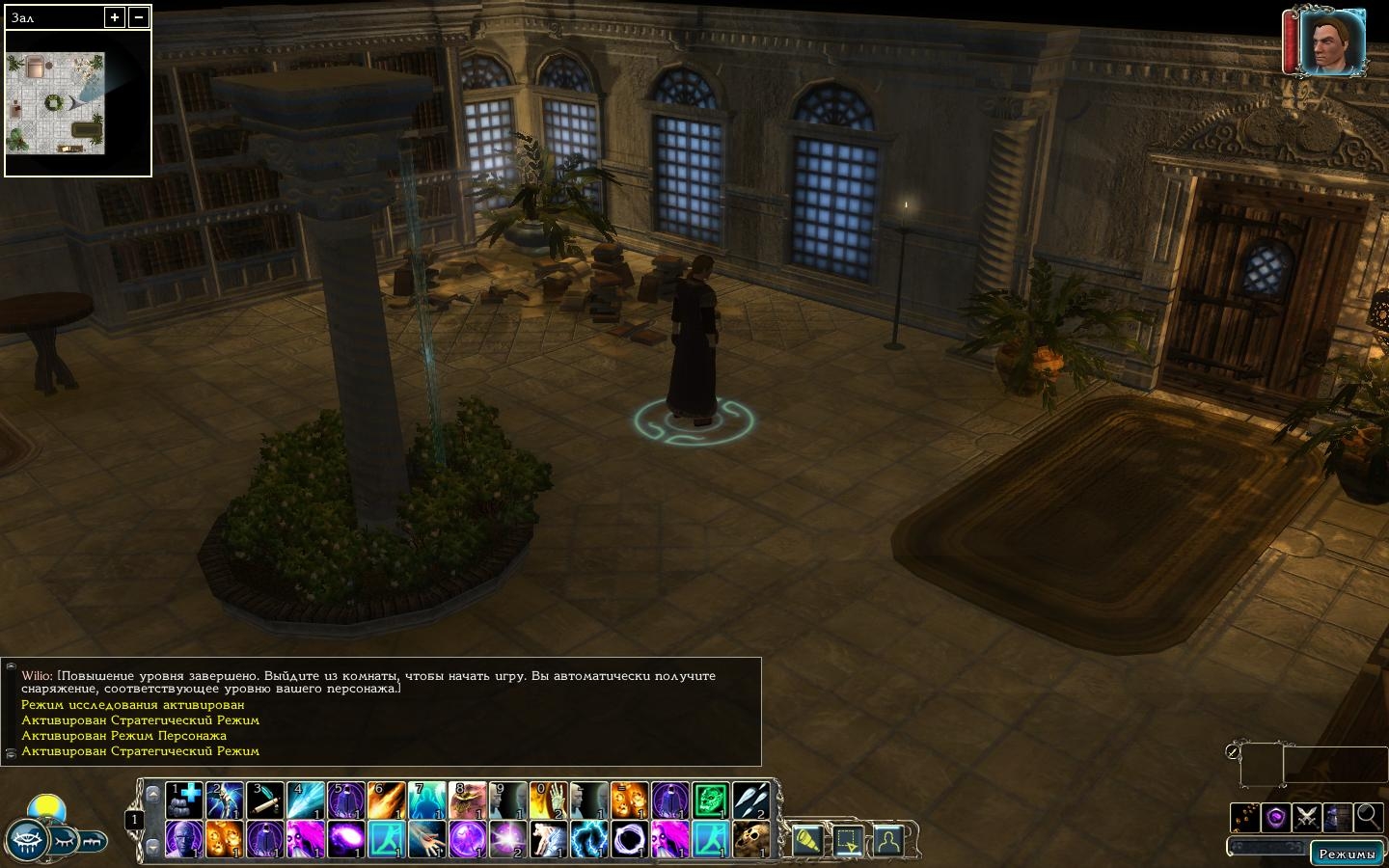Click the room minimap

coord(56,103)
